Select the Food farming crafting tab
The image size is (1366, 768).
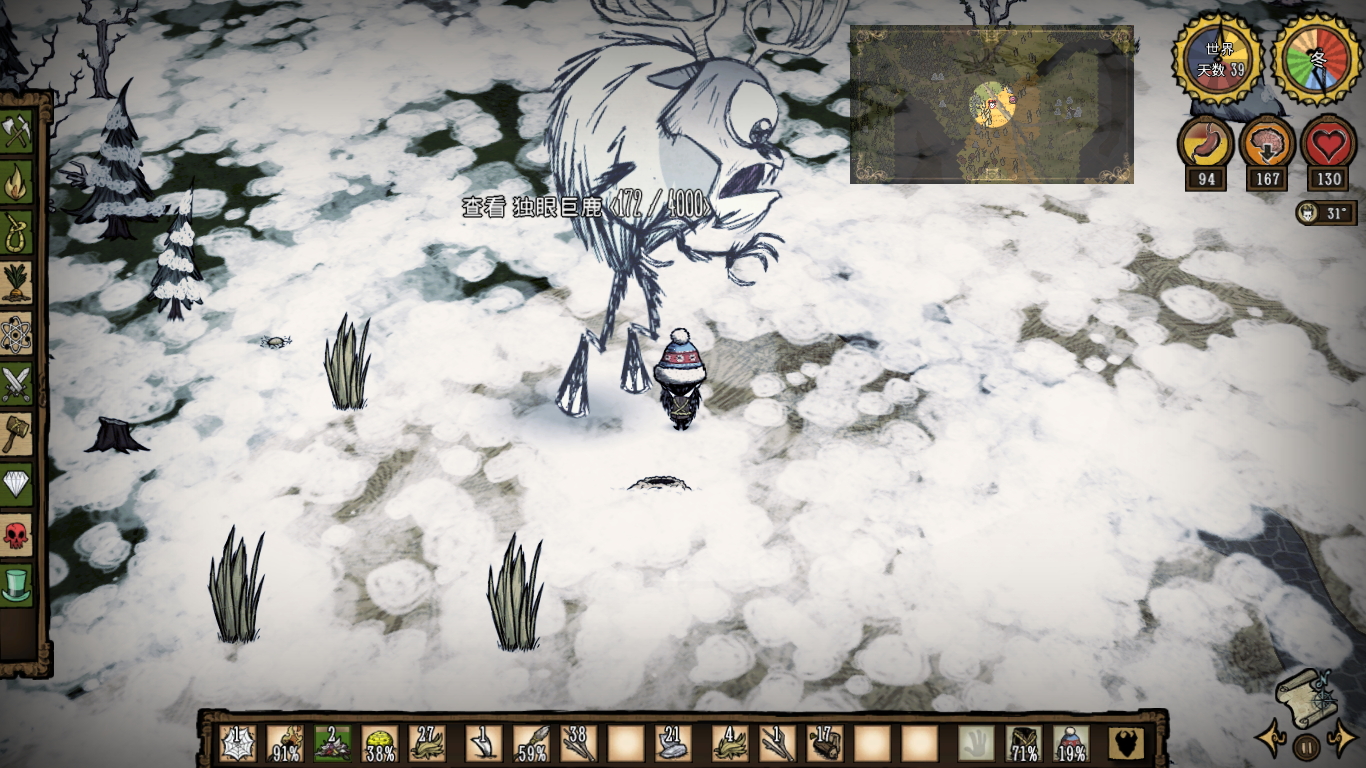tap(17, 283)
